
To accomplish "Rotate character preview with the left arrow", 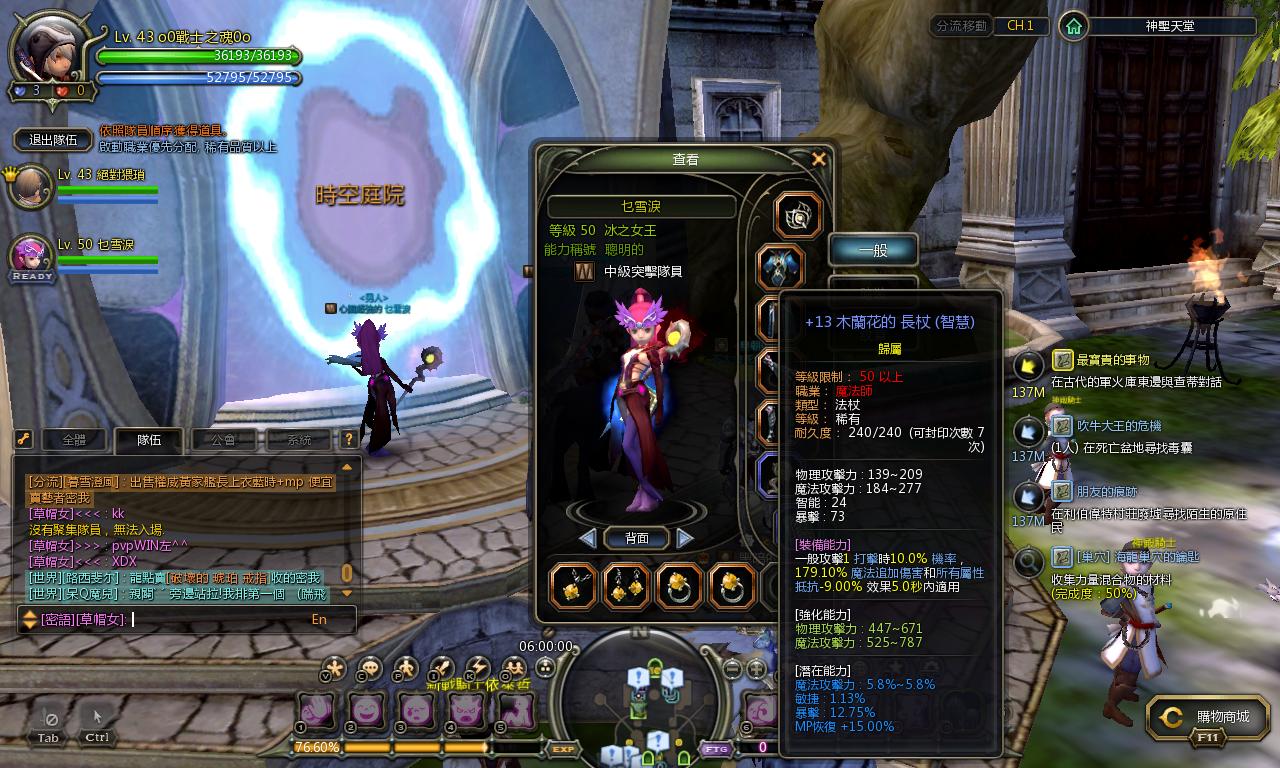I will 588,538.
